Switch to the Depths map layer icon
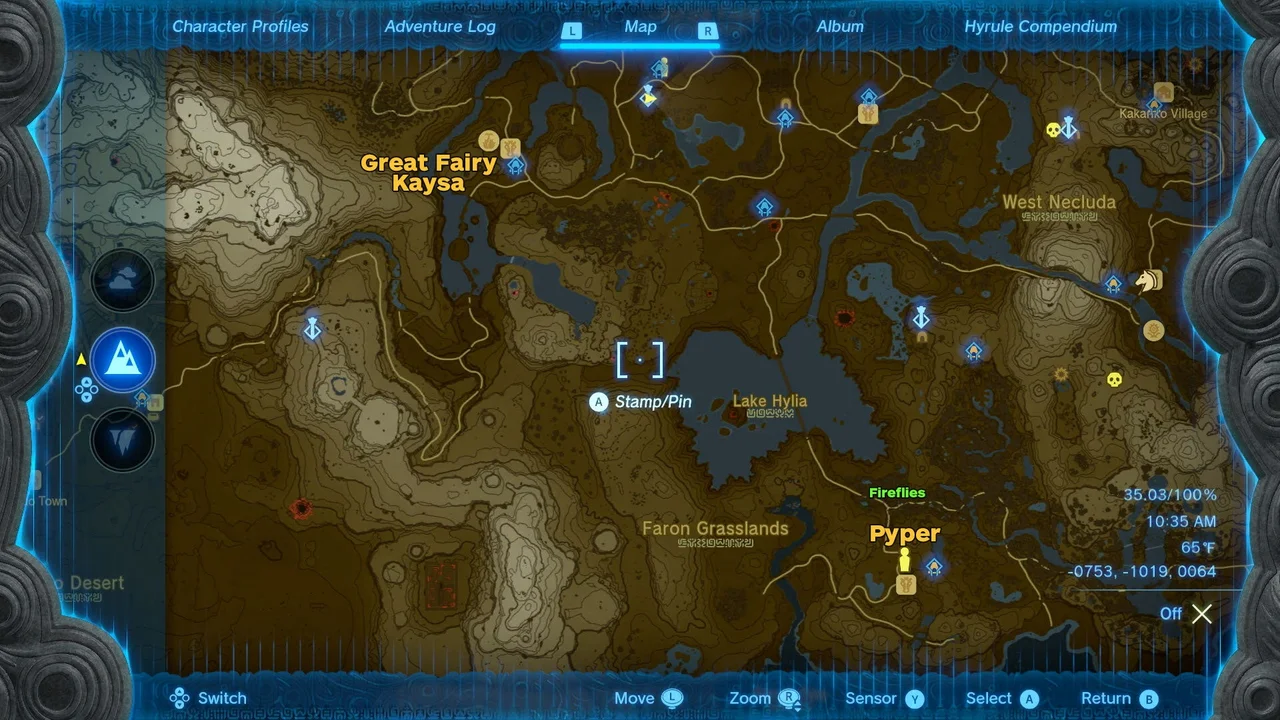The height and width of the screenshot is (720, 1280). point(122,440)
